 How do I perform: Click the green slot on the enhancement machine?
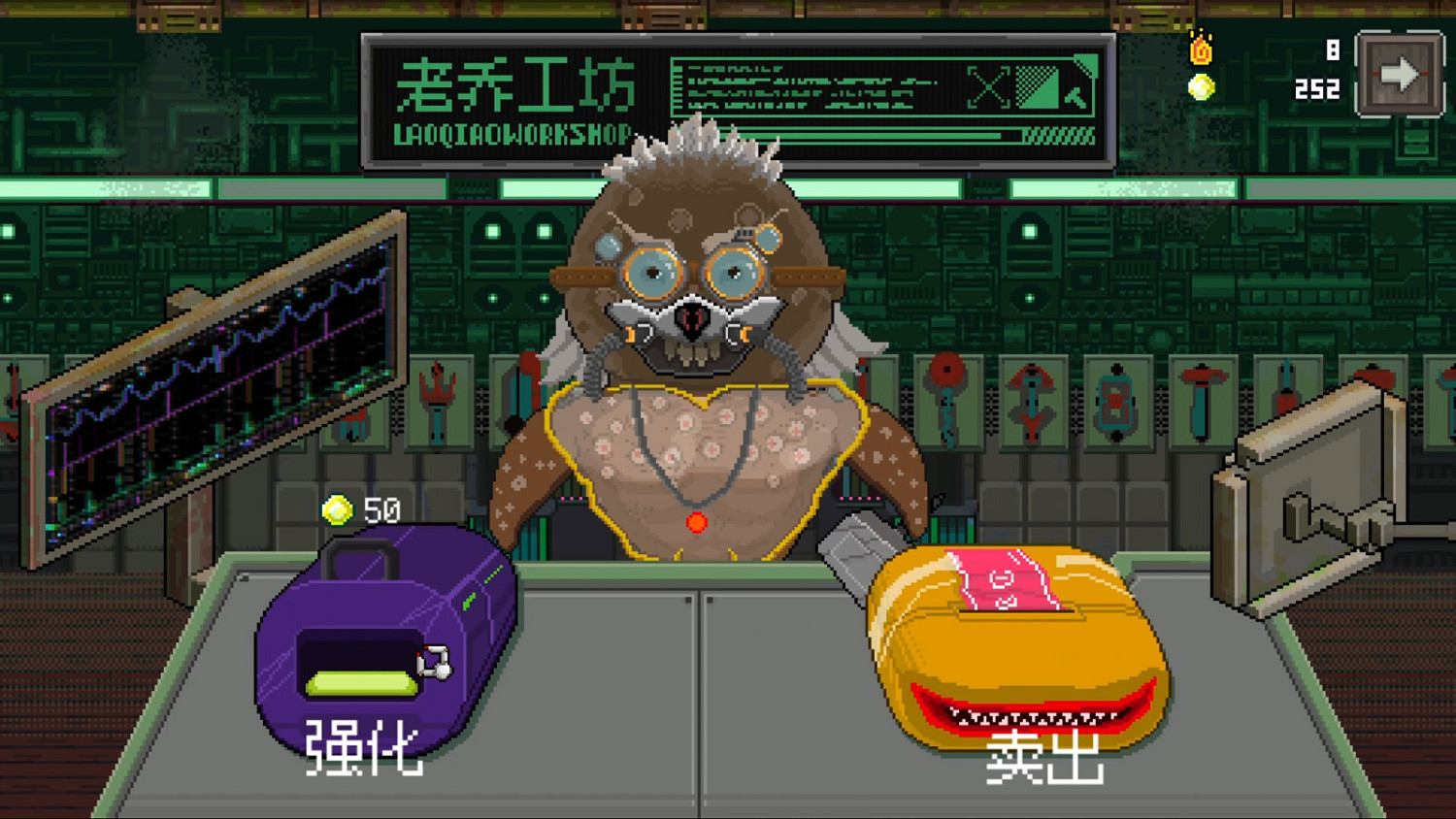click(359, 684)
